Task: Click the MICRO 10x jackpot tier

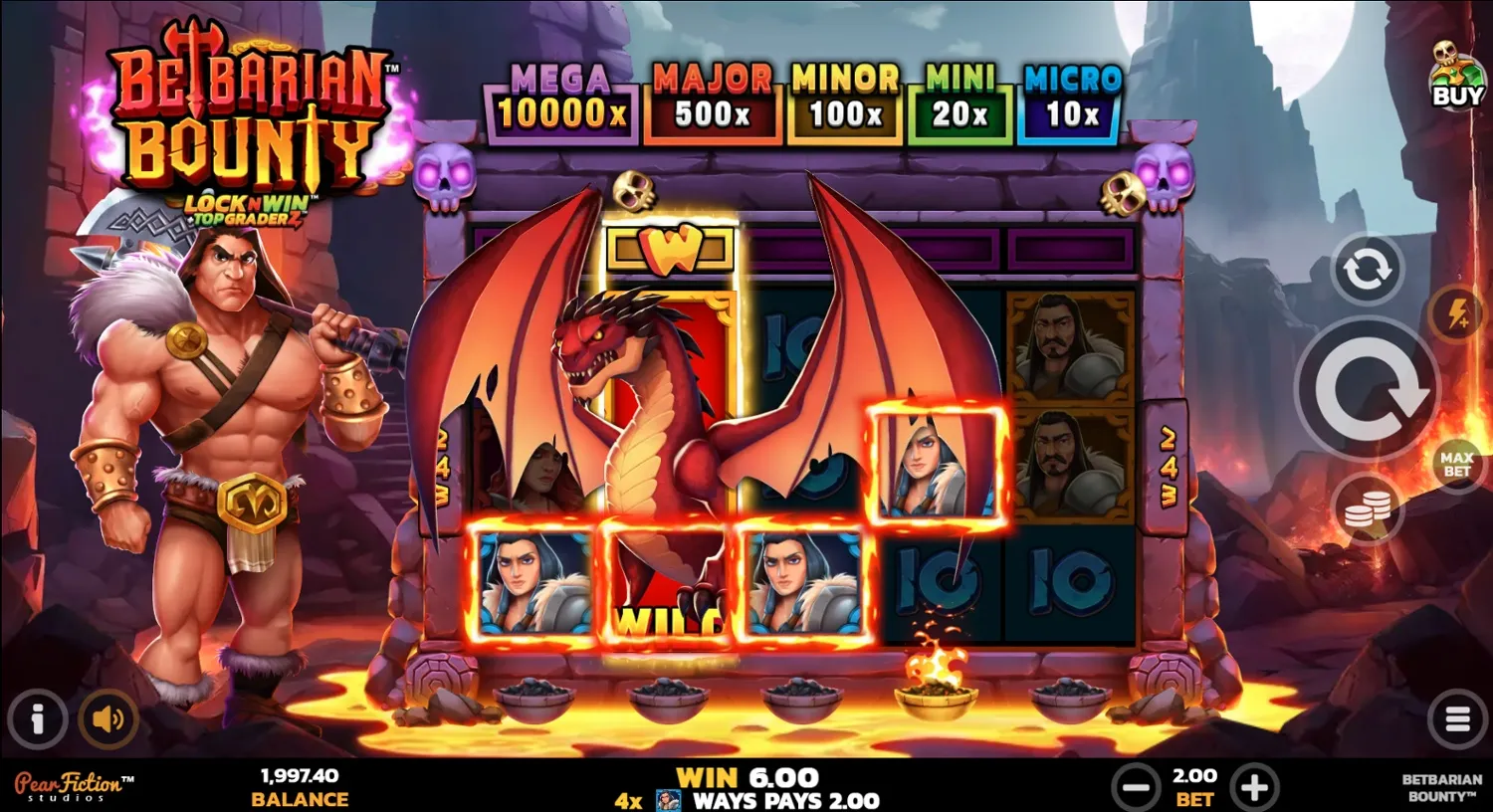Action: (x=1072, y=98)
